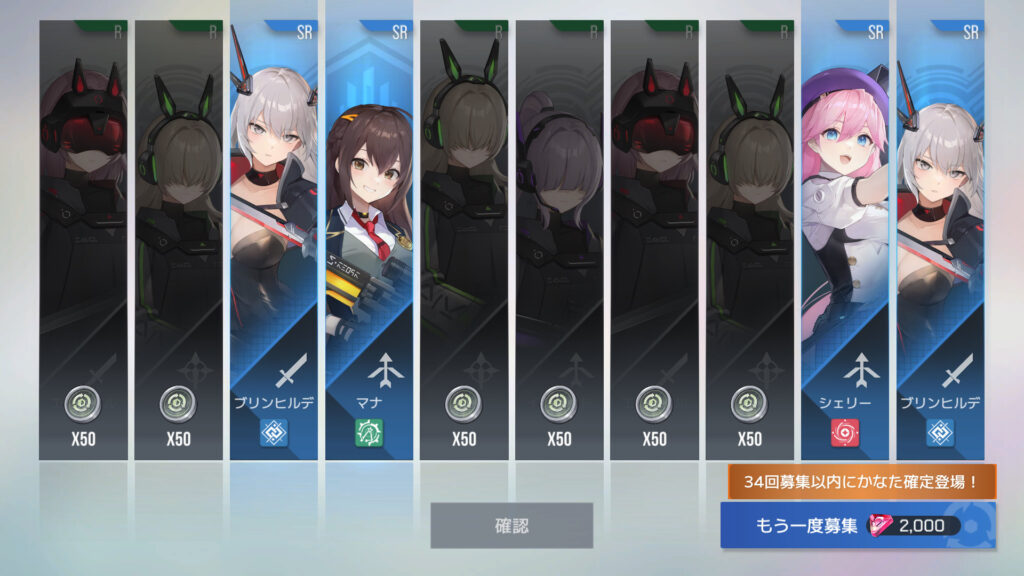Select the マナ SR character card
Screen dimensions: 1024x576
click(369, 240)
